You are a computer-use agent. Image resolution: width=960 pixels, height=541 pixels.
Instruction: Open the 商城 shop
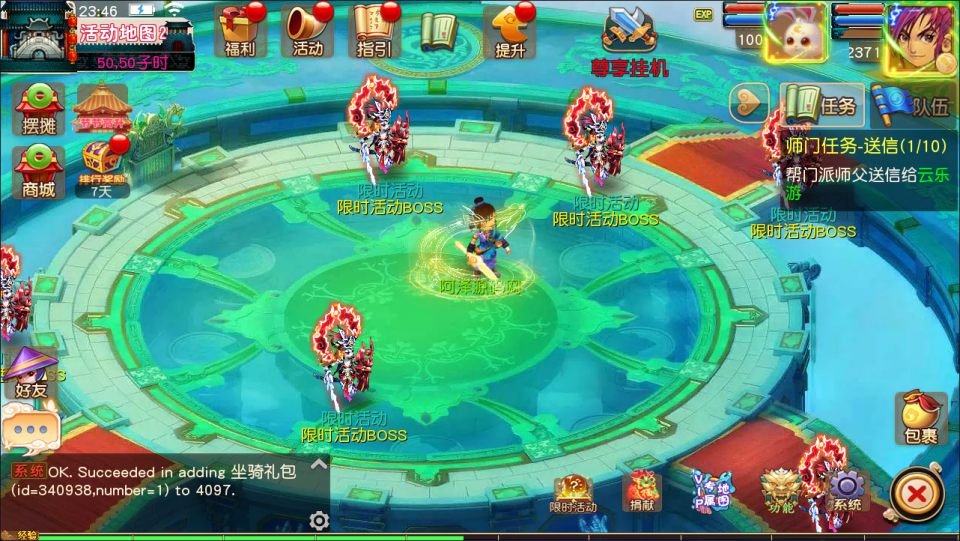tap(39, 170)
